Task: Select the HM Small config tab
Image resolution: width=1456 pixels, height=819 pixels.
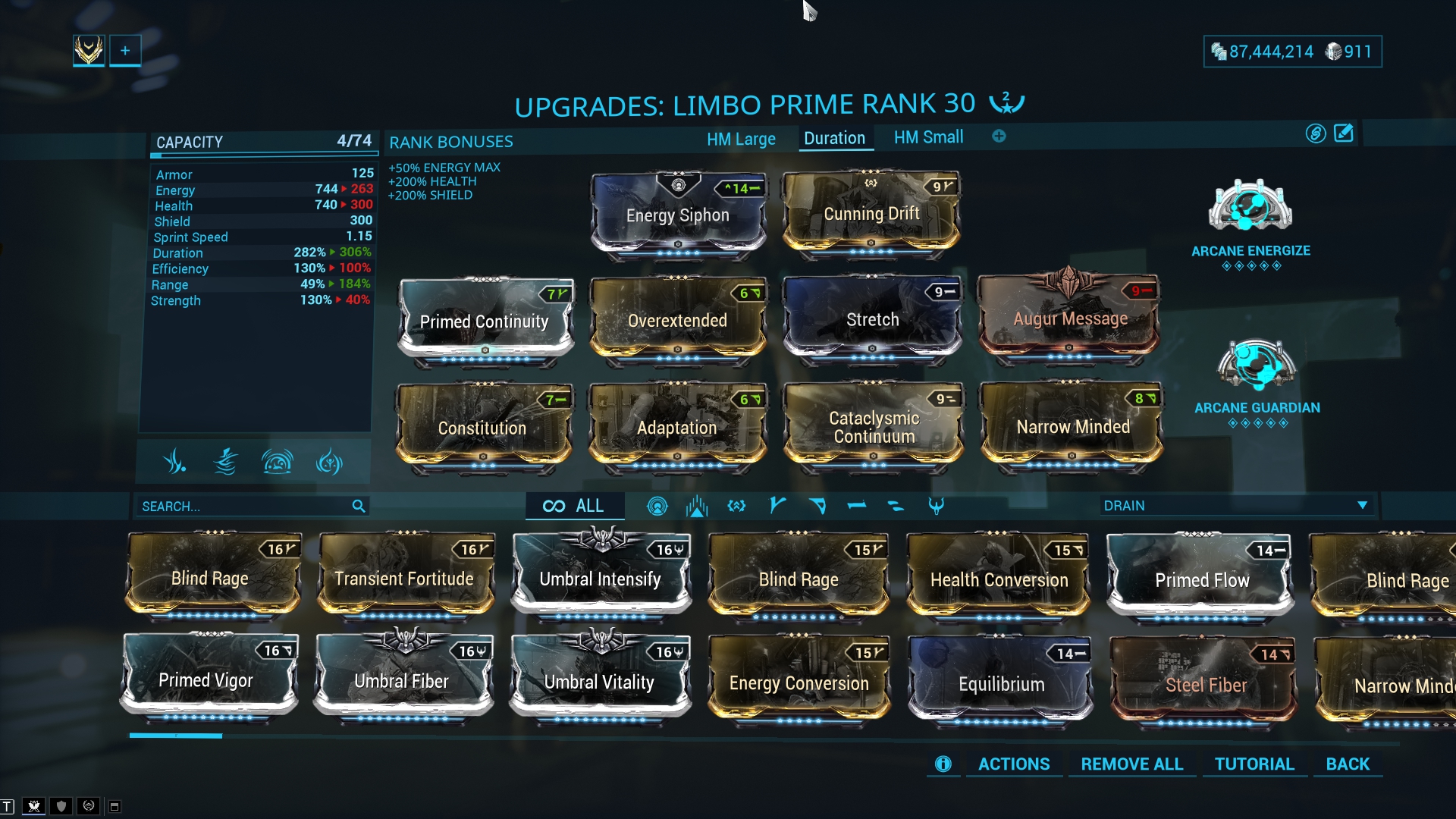Action: coord(928,137)
